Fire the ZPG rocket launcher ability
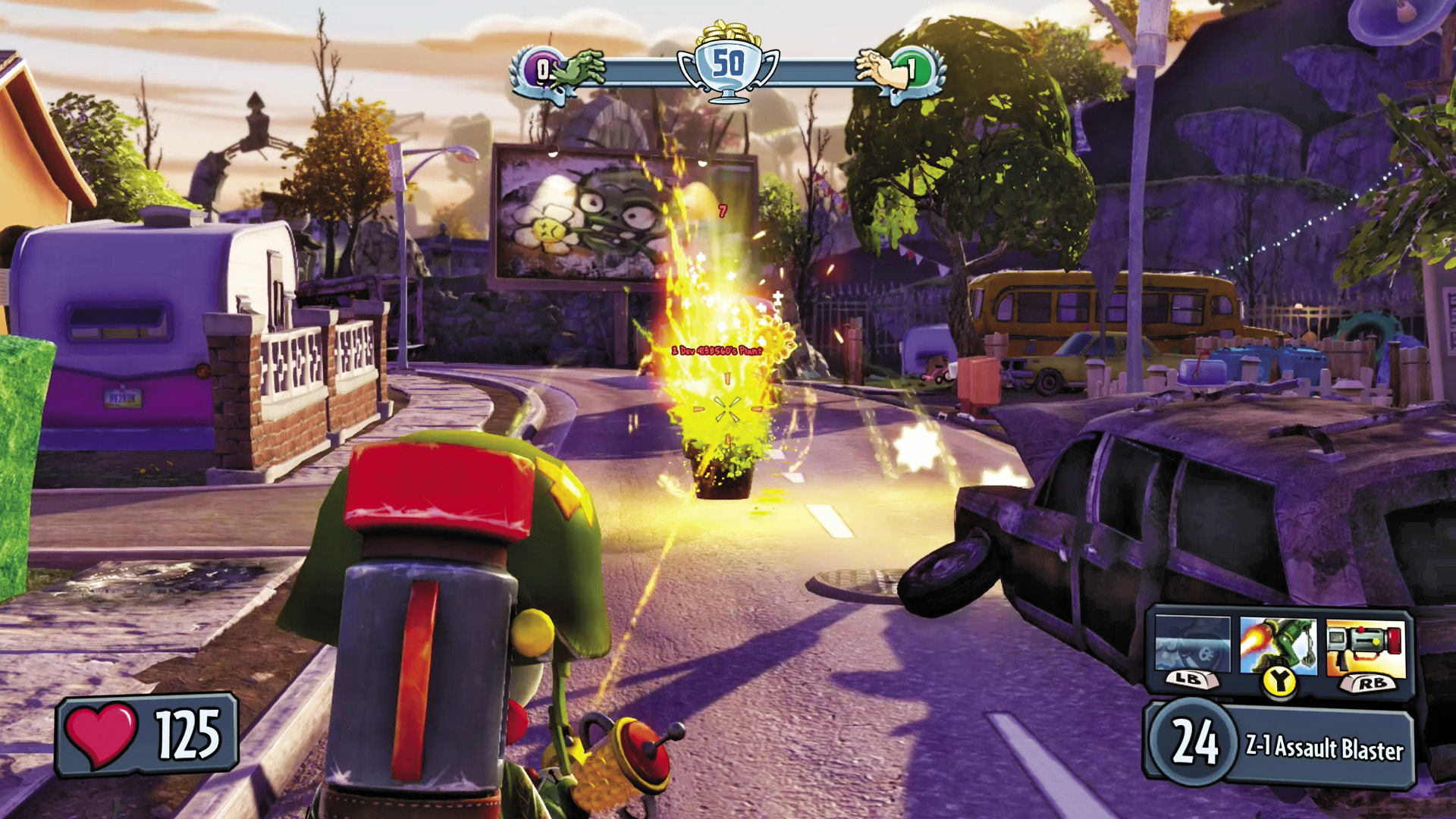This screenshot has height=819, width=1456. pyautogui.click(x=1366, y=647)
